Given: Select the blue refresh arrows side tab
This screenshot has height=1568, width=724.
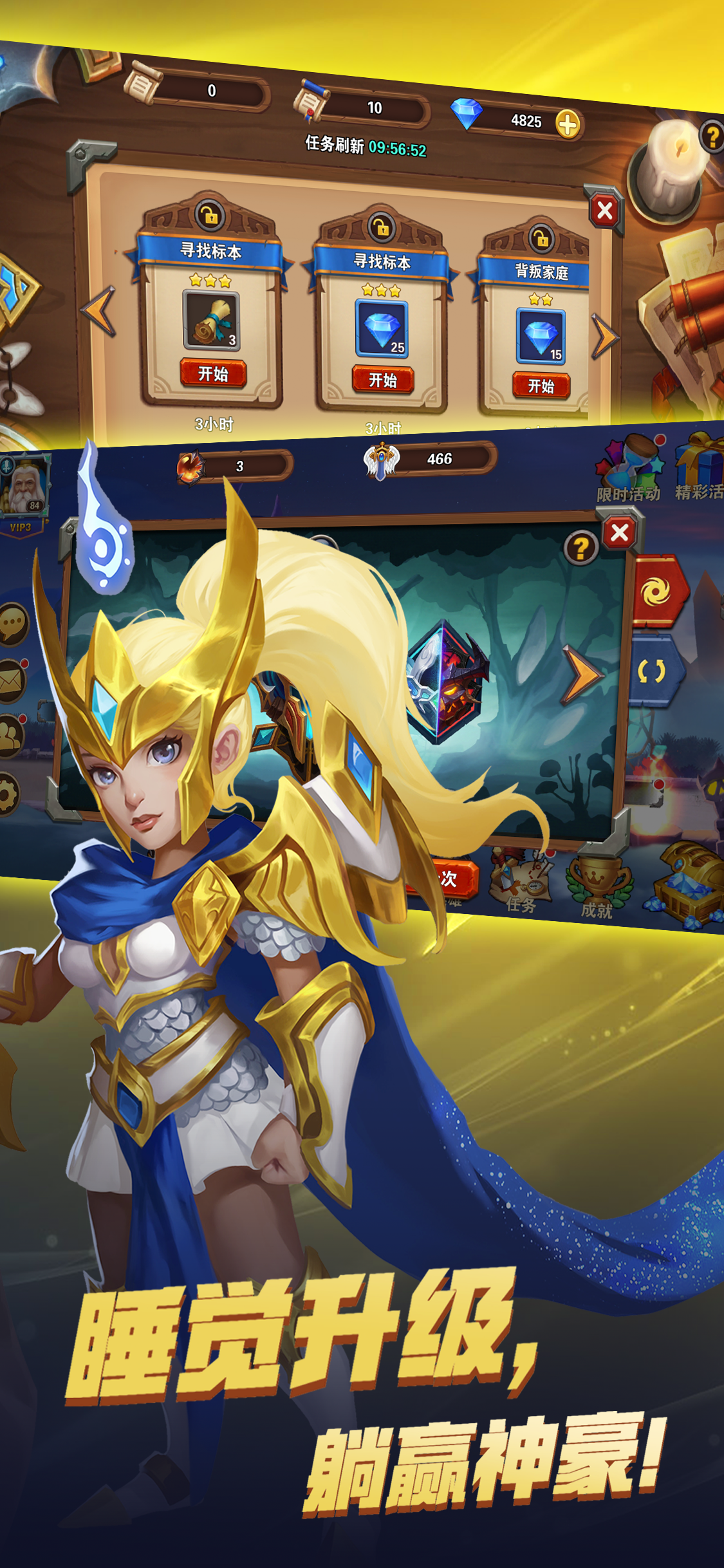Looking at the screenshot, I should (653, 671).
